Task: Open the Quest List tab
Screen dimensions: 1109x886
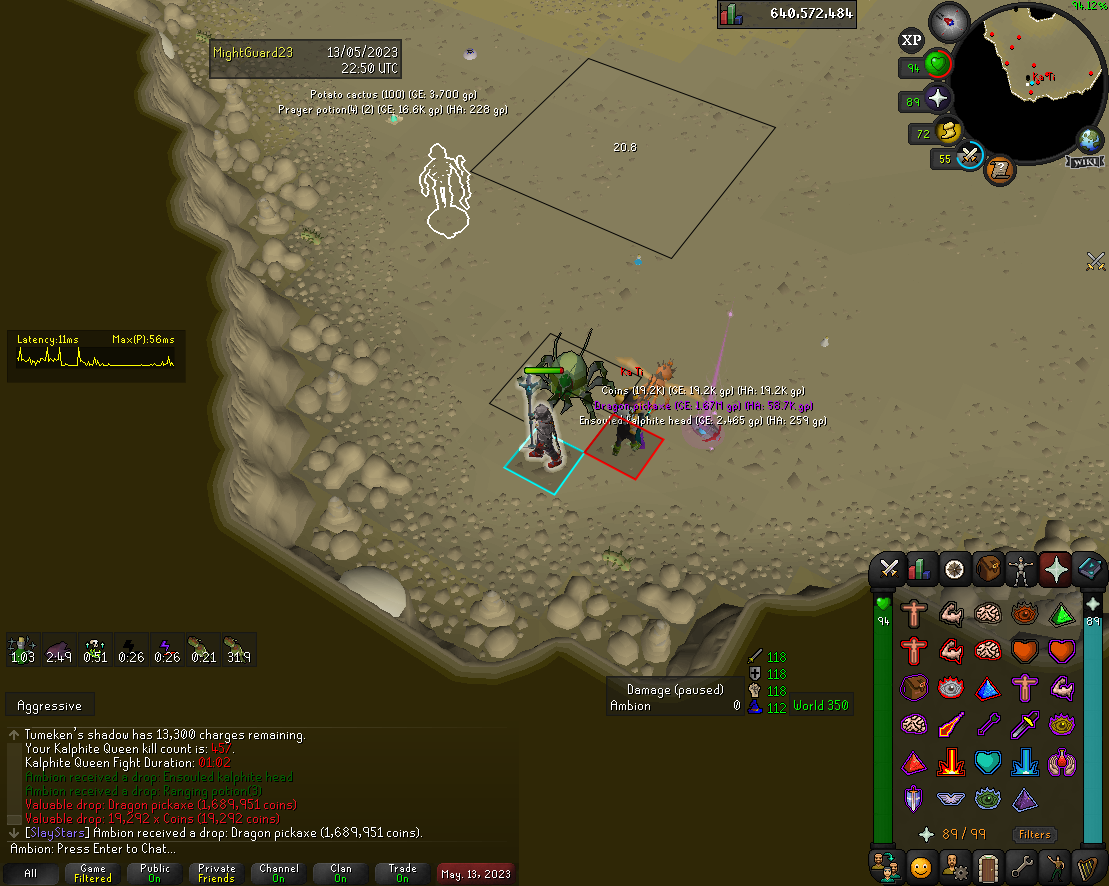Action: point(955,569)
